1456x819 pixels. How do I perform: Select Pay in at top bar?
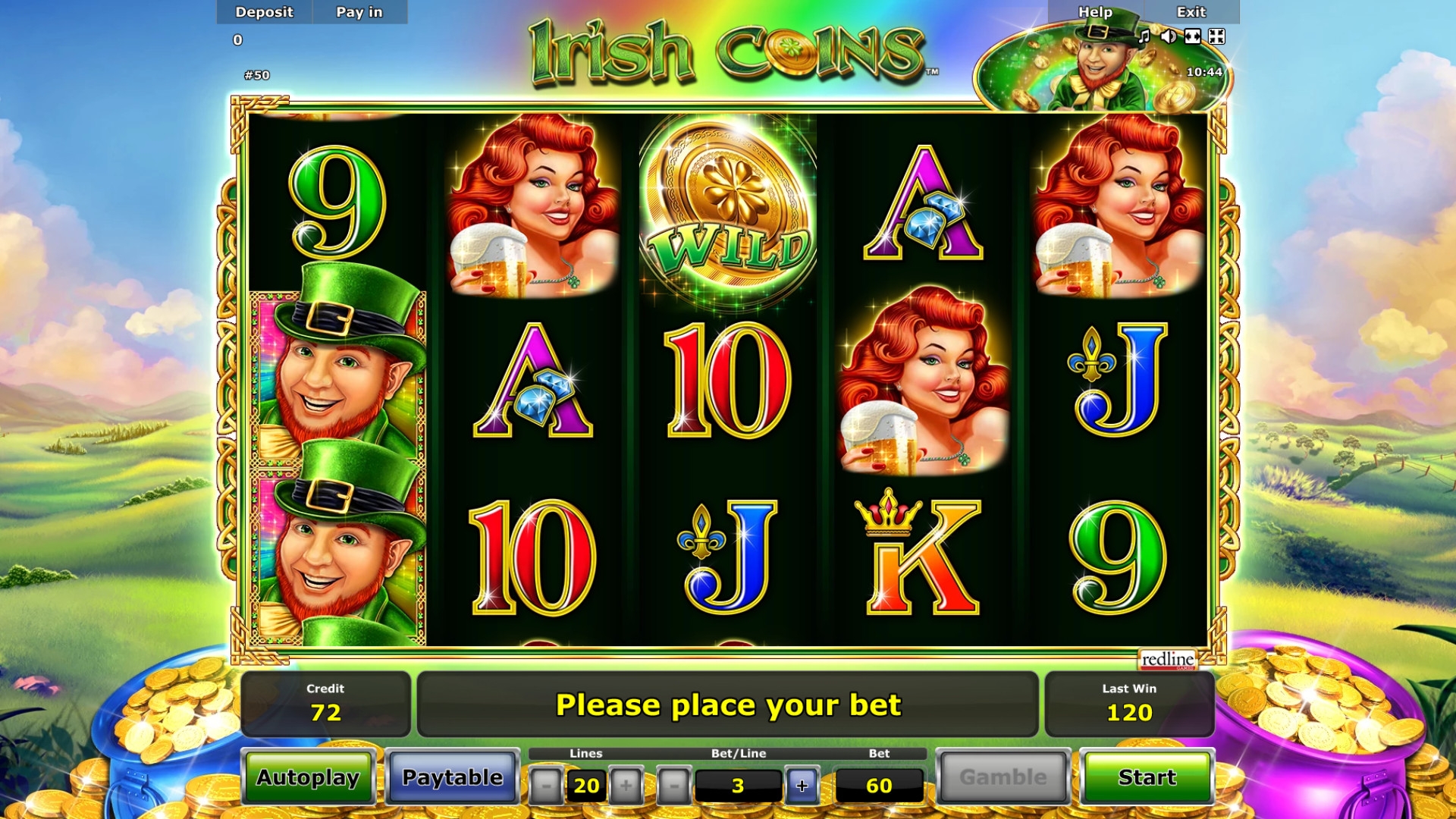pos(359,12)
